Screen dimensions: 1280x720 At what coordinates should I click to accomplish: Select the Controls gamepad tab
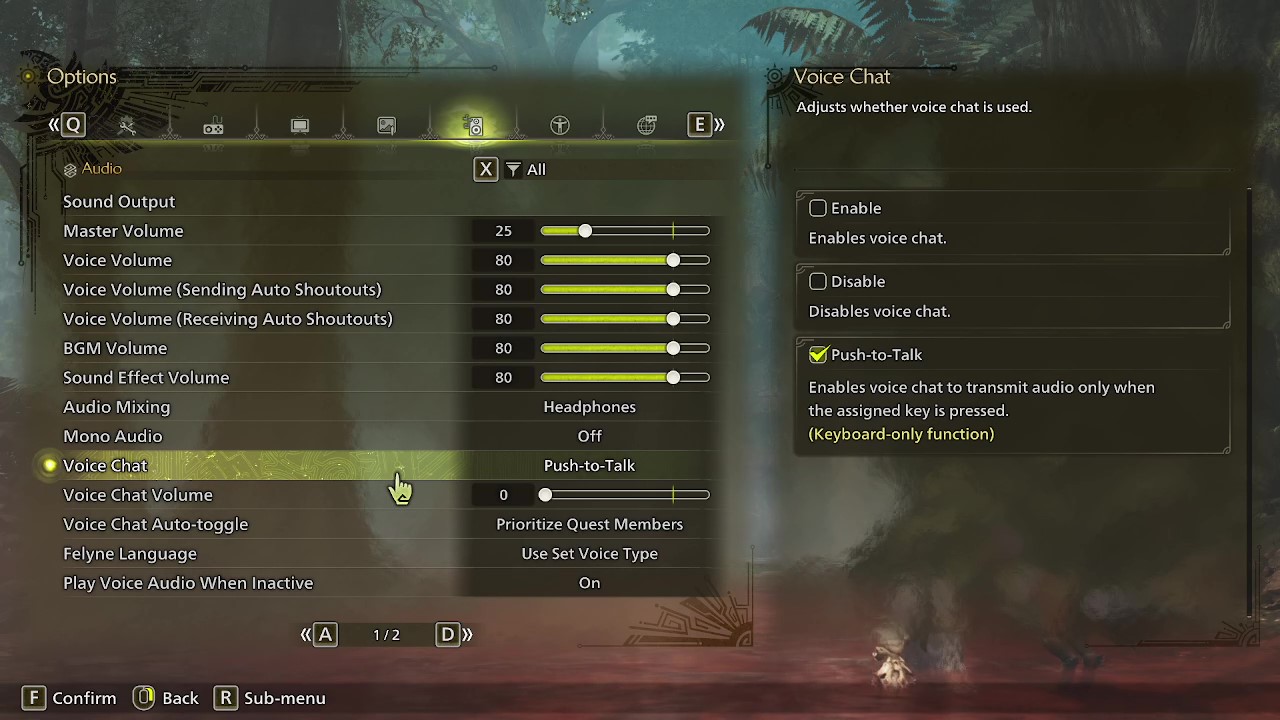pos(213,125)
